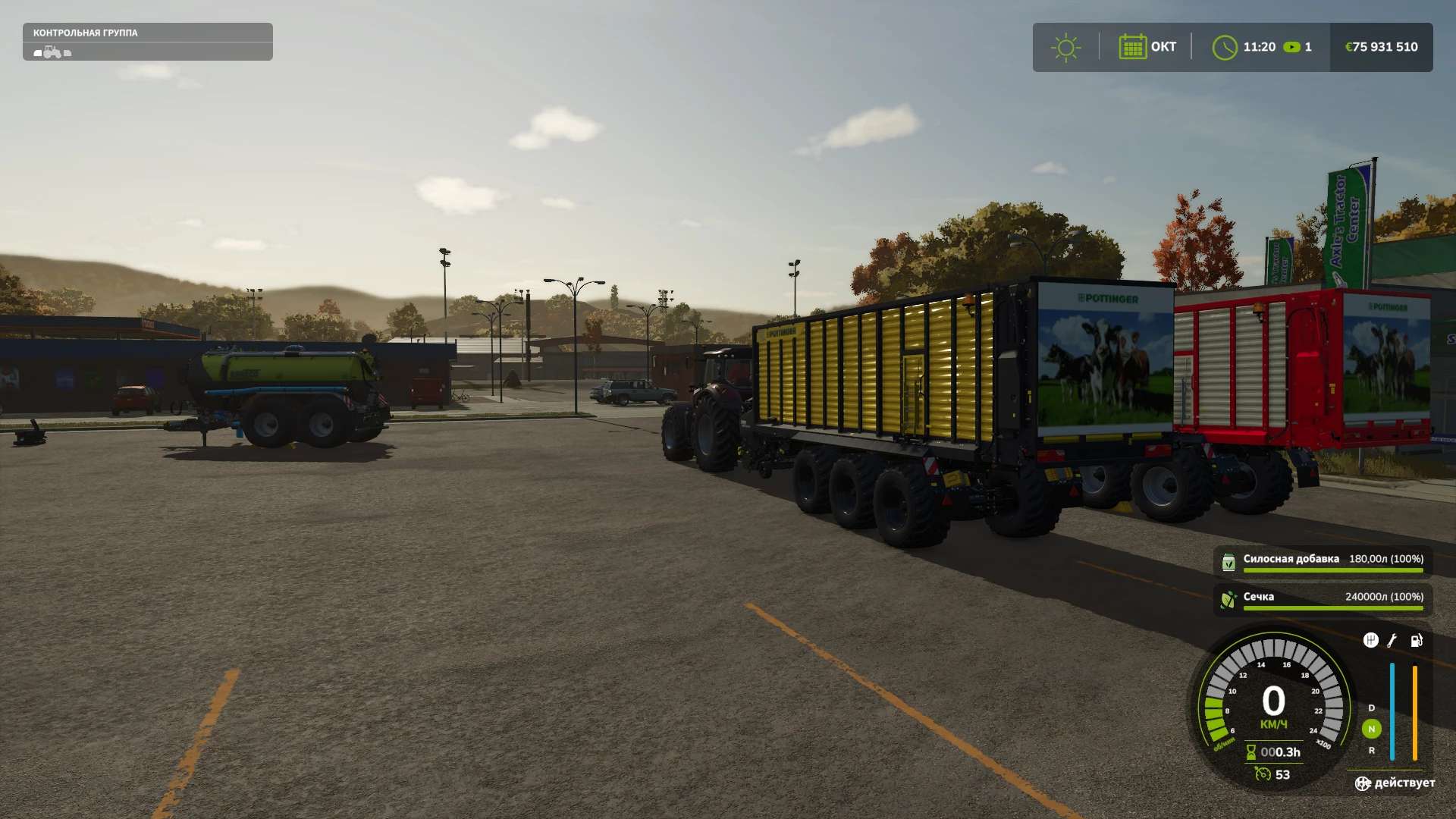Image resolution: width=1456 pixels, height=819 pixels.
Task: Click the chaff leaf icon
Action: [x=1228, y=600]
